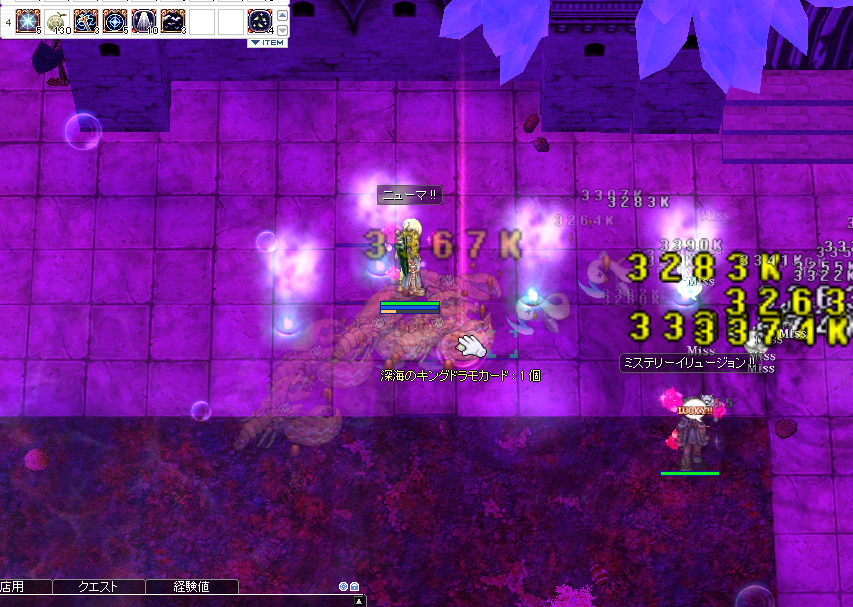Click the round chat options icon
This screenshot has width=853, height=607.
(343, 587)
